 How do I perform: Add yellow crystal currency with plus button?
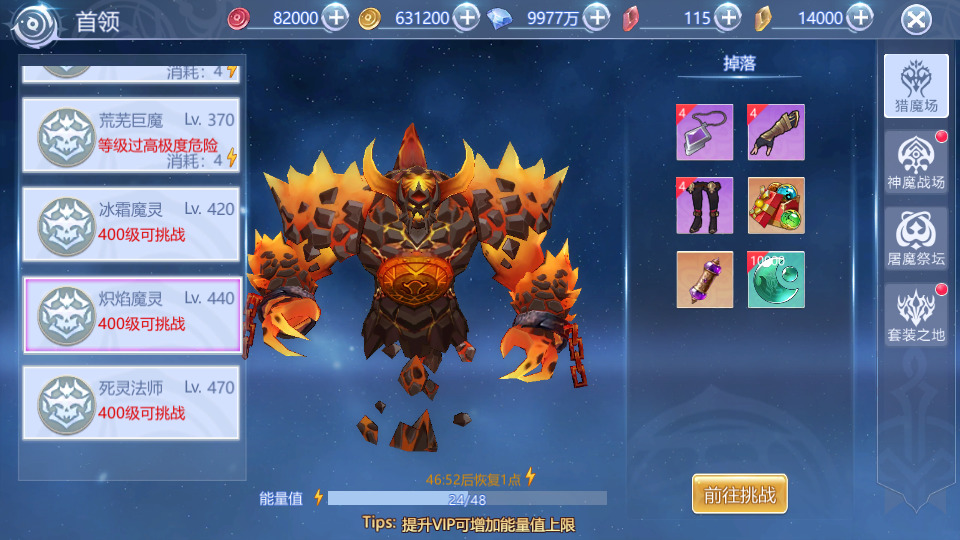coord(859,17)
